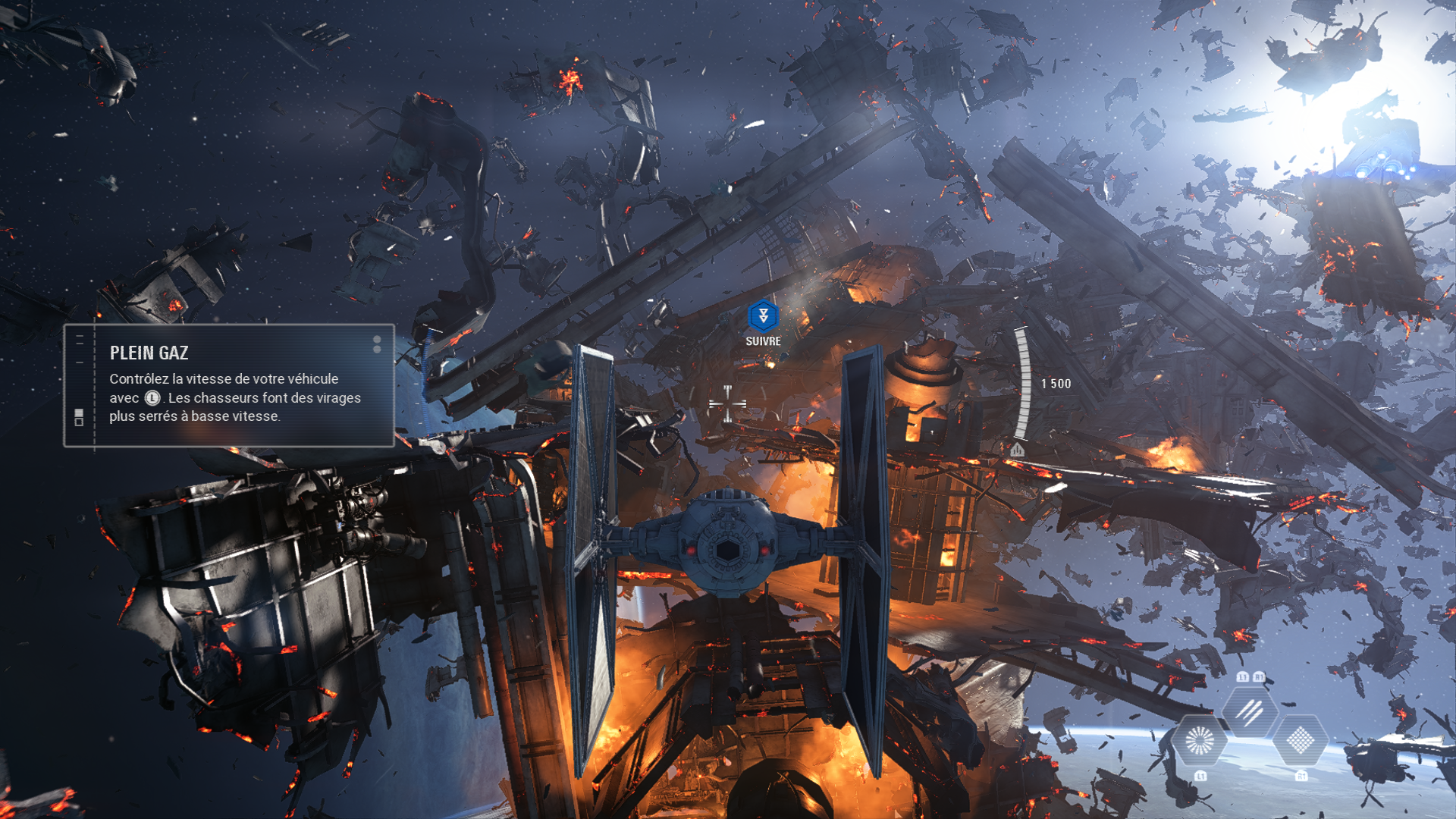Use the dotted diamond ability hexagon
1456x819 pixels.
1300,740
